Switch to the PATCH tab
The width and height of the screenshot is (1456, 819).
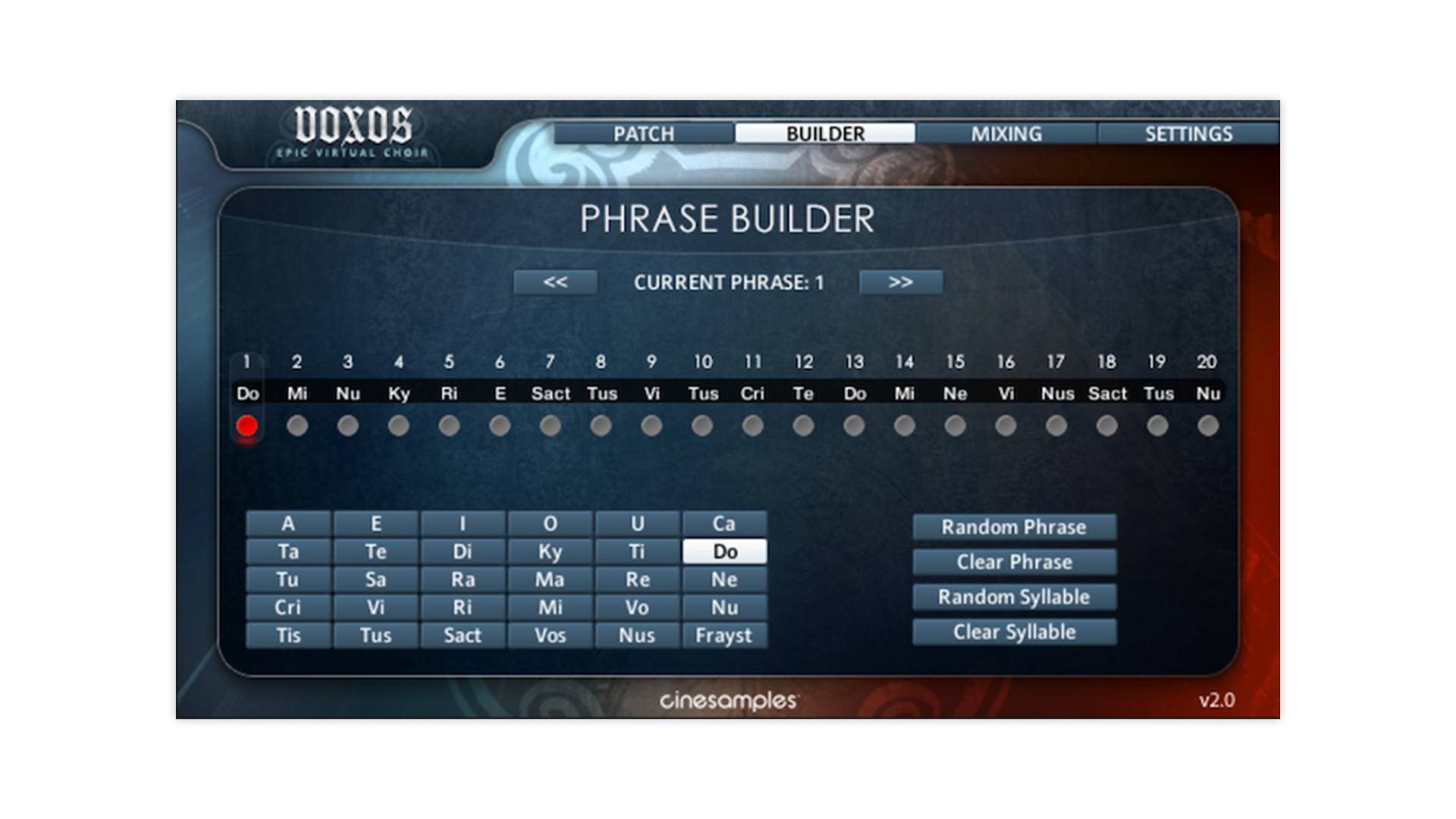click(643, 134)
